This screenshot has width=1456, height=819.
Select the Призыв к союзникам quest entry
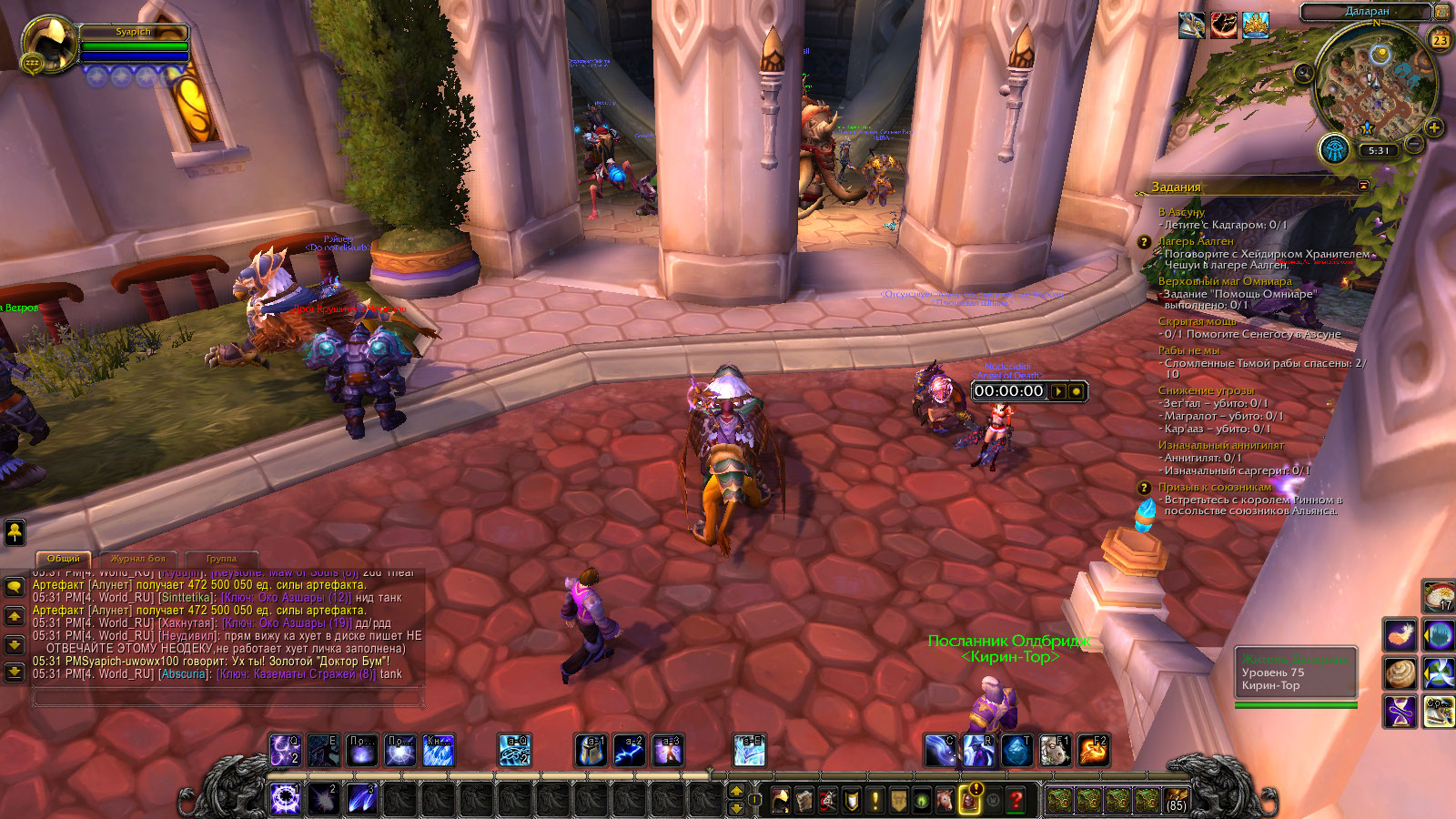(x=1215, y=487)
